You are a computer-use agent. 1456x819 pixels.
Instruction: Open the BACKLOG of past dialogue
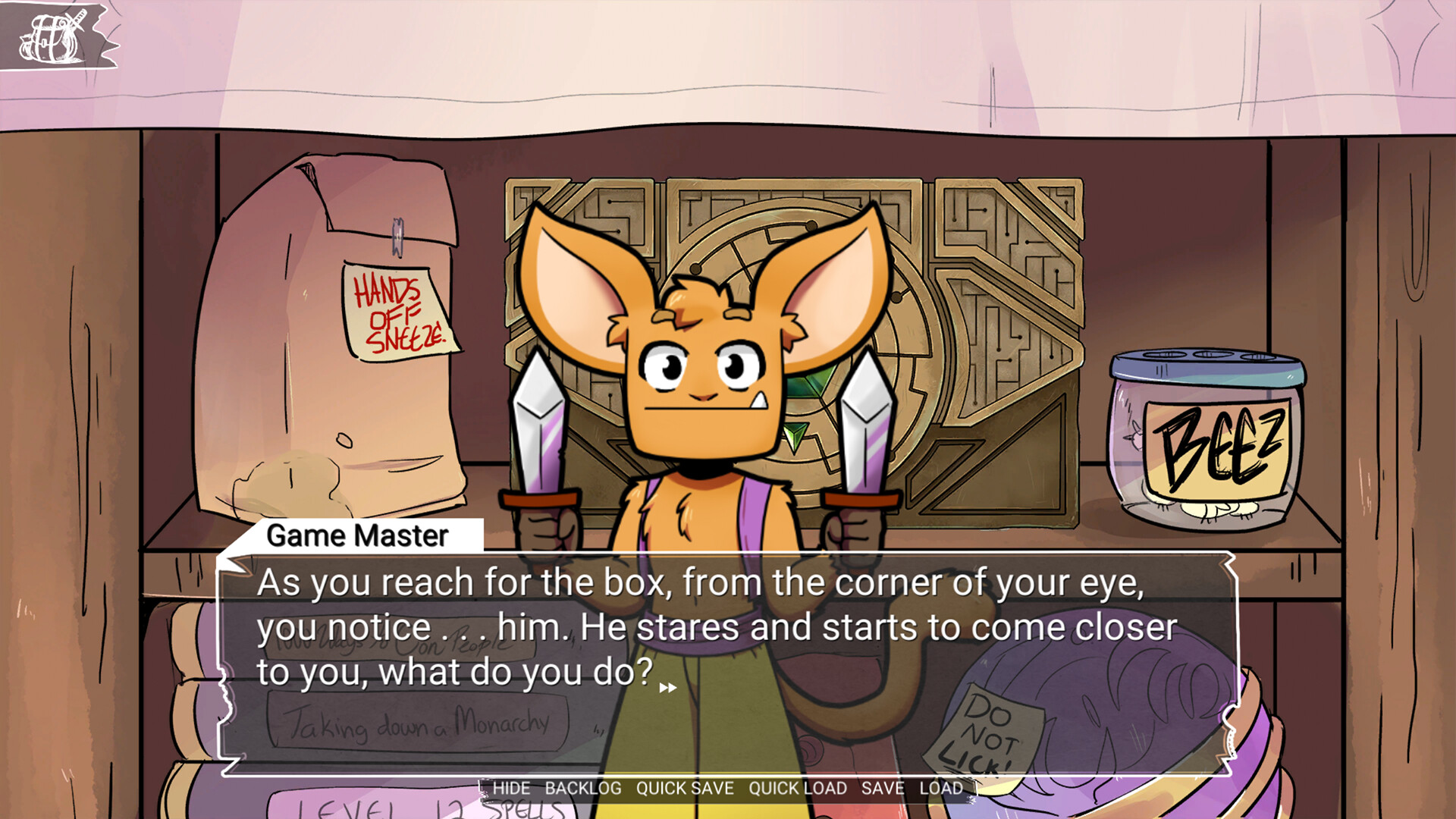(582, 788)
